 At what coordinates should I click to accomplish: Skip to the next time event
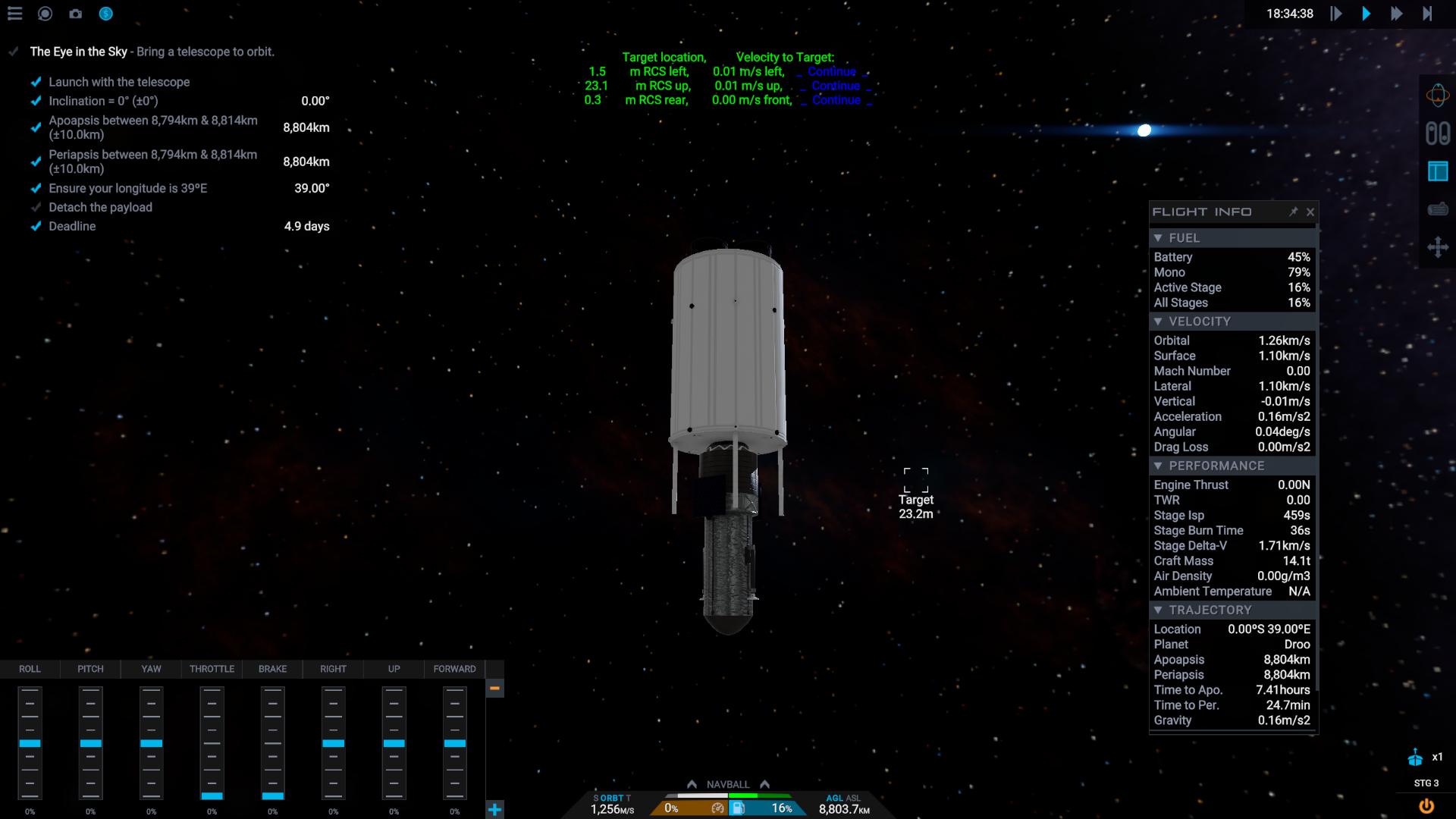click(1427, 14)
